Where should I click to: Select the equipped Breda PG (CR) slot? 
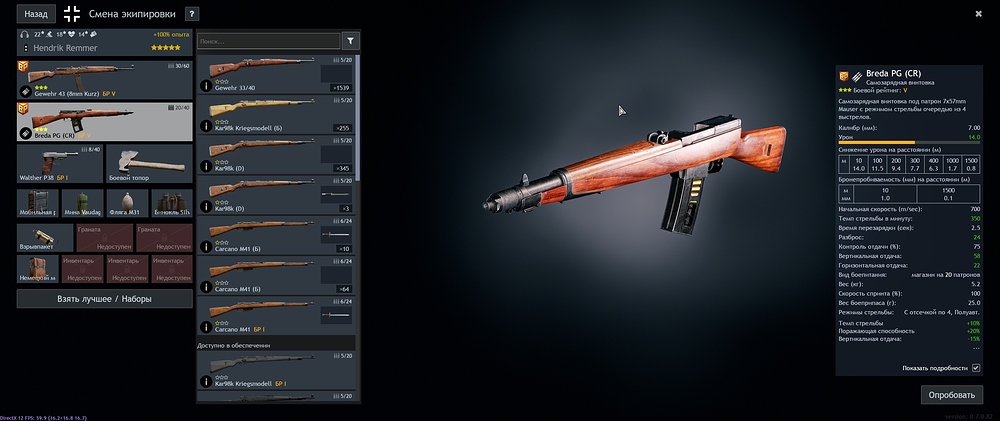[104, 120]
